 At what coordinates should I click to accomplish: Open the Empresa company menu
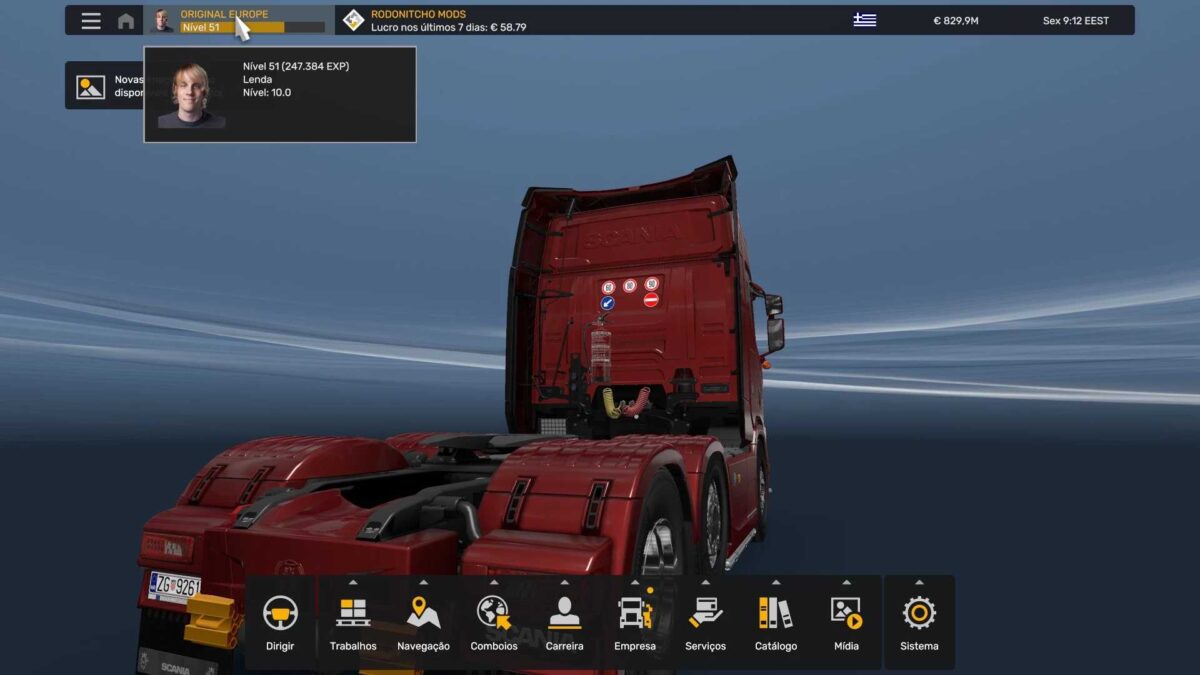[635, 622]
